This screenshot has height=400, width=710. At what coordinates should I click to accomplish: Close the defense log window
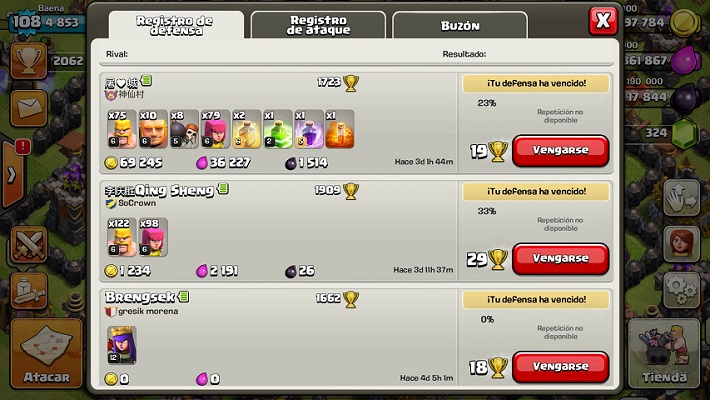pos(603,20)
